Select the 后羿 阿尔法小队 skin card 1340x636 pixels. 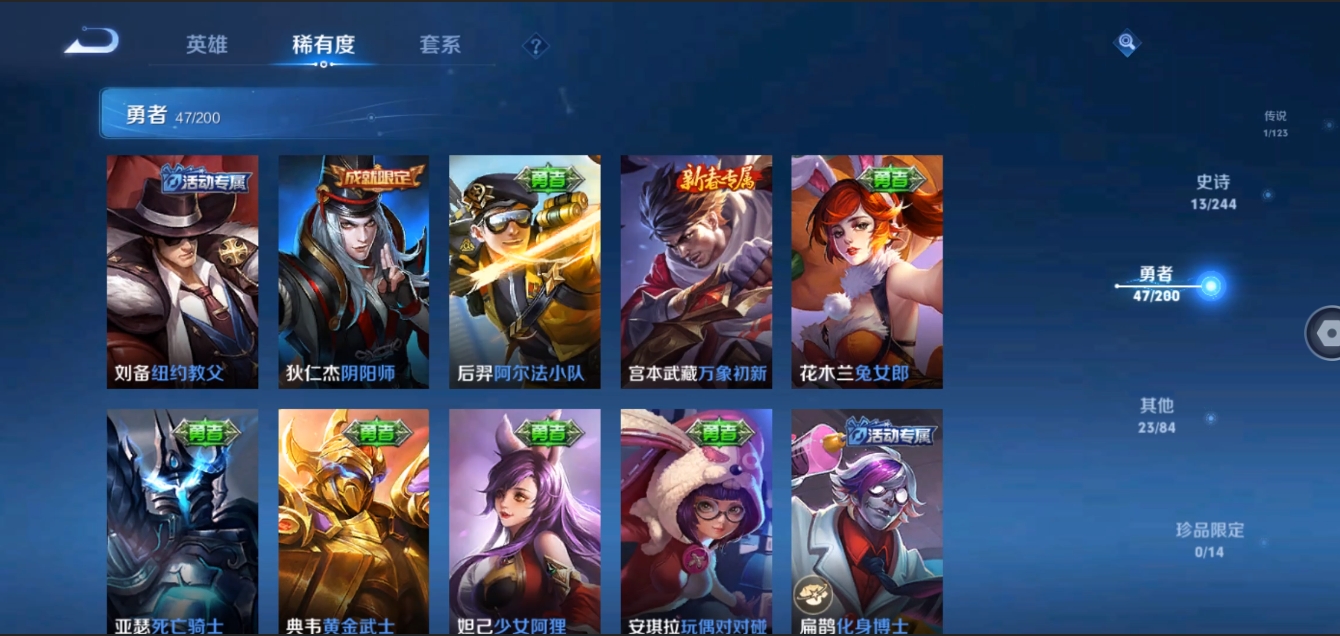524,271
